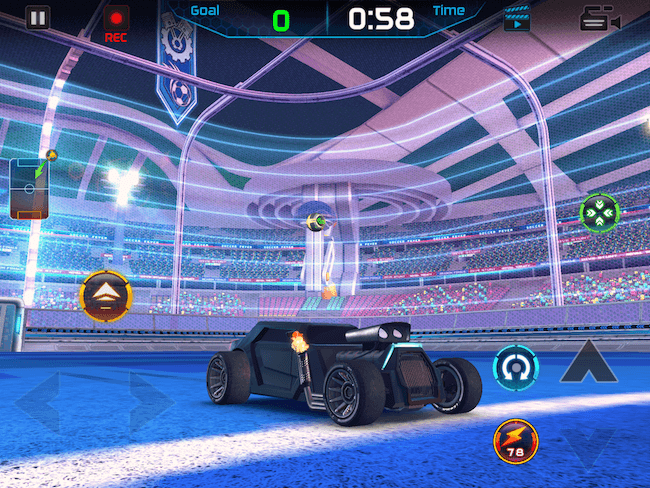The height and width of the screenshot is (488, 650).
Task: Fire the lightning nitro boost
Action: 516,440
